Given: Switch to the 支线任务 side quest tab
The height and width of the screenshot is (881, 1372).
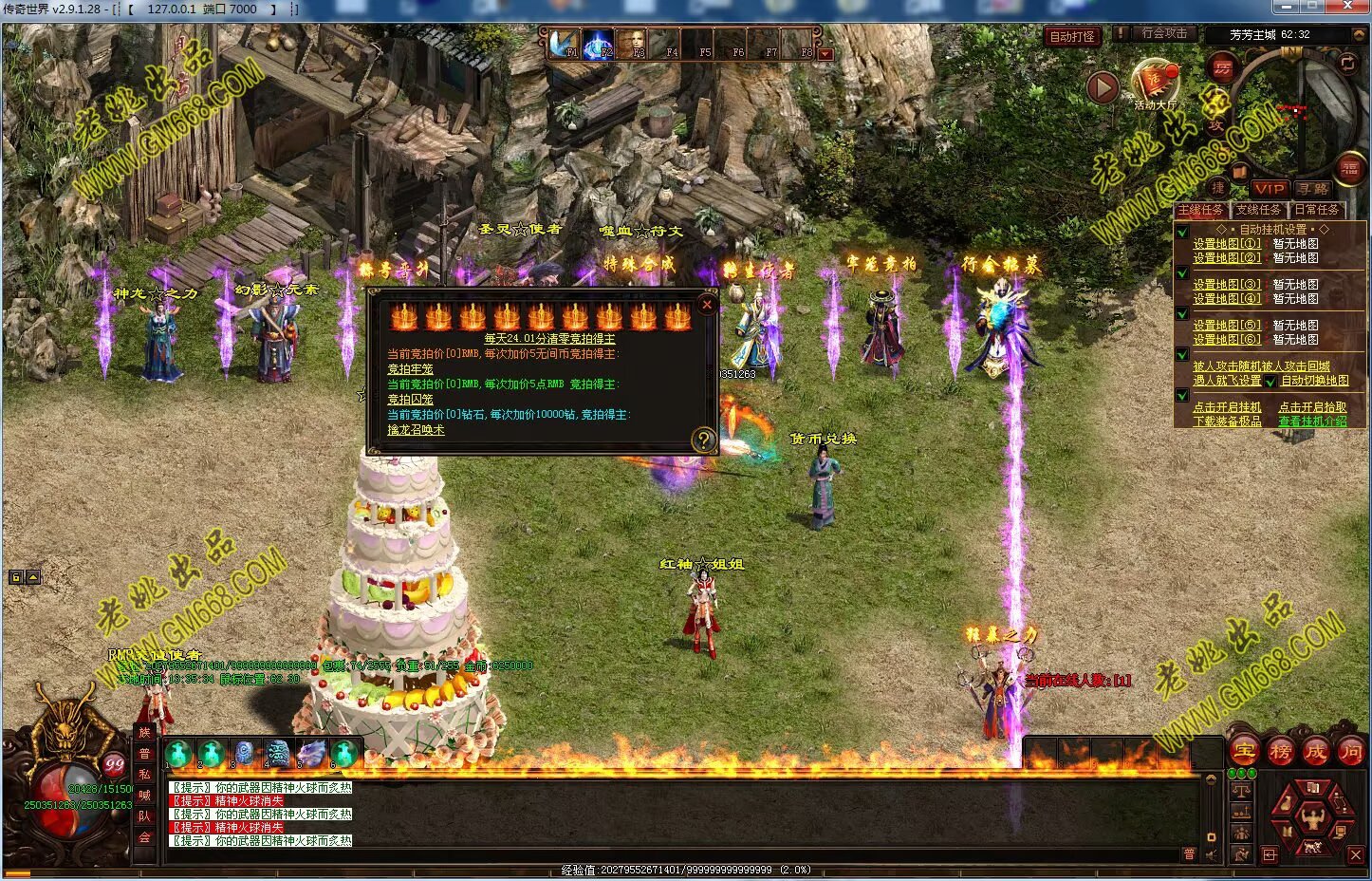Looking at the screenshot, I should pyautogui.click(x=1258, y=210).
